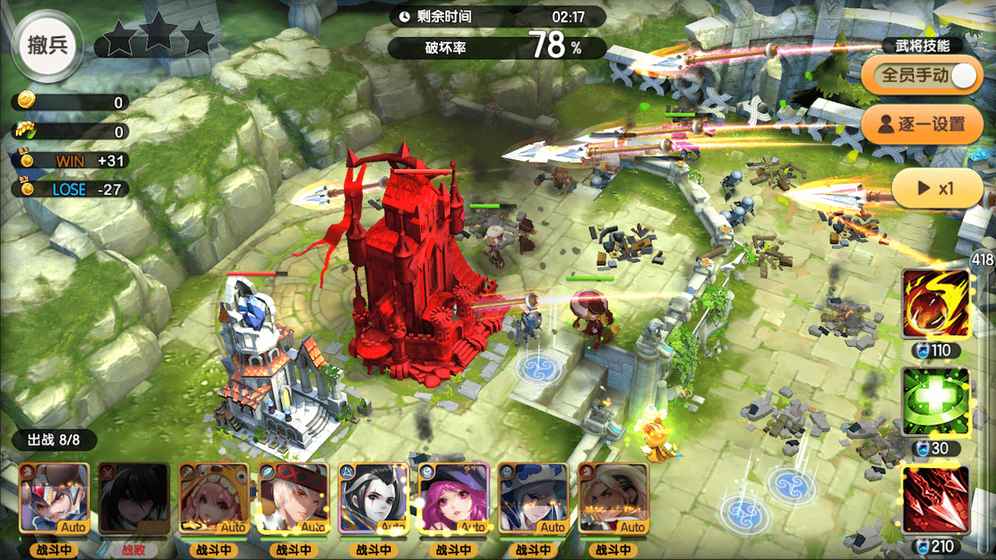Select the pink-haired hero with purple hat

pyautogui.click(x=454, y=498)
